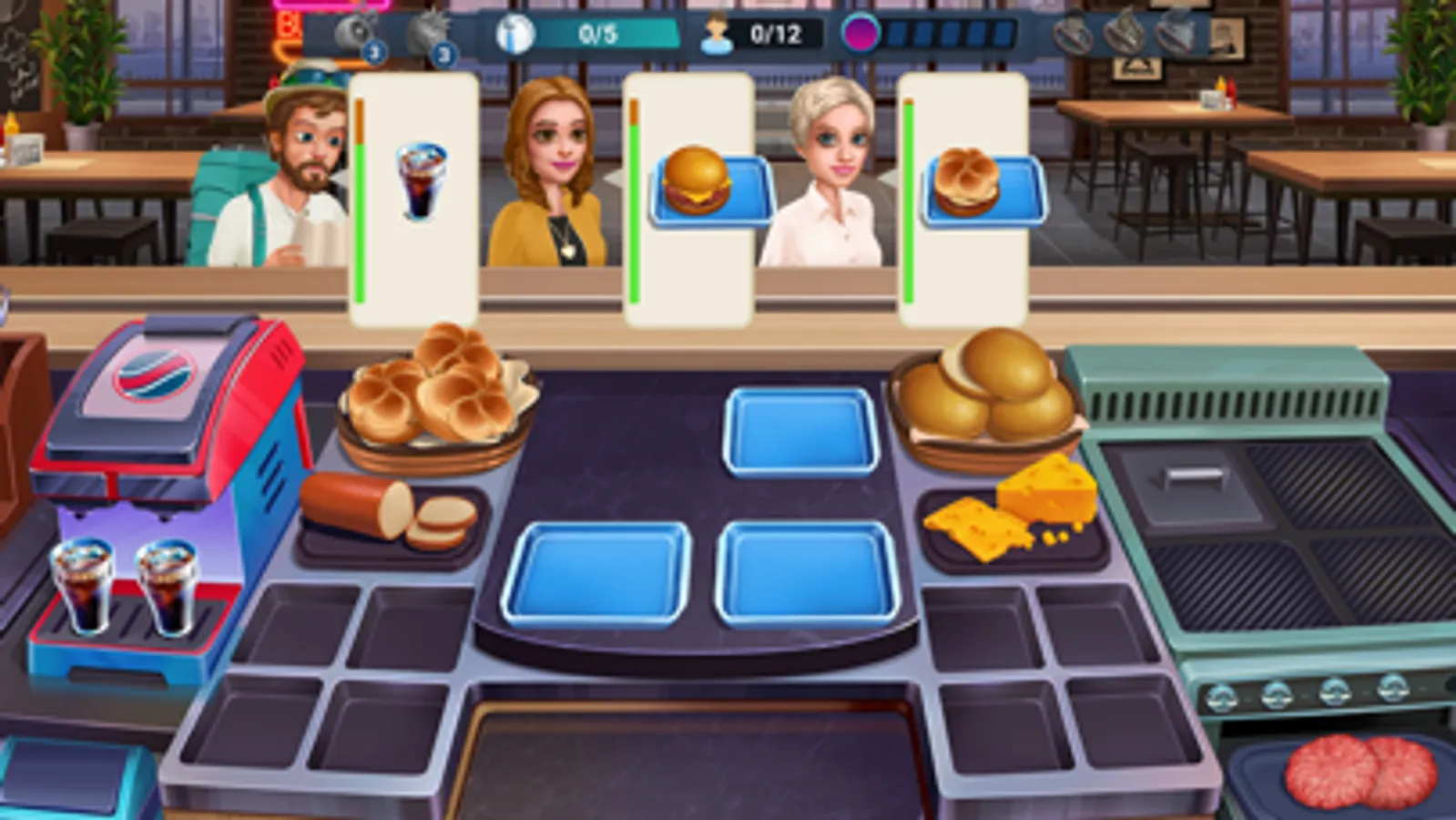The height and width of the screenshot is (820, 1456).
Task: Tap the first crossed-out booster icon top right
Action: click(x=1074, y=36)
